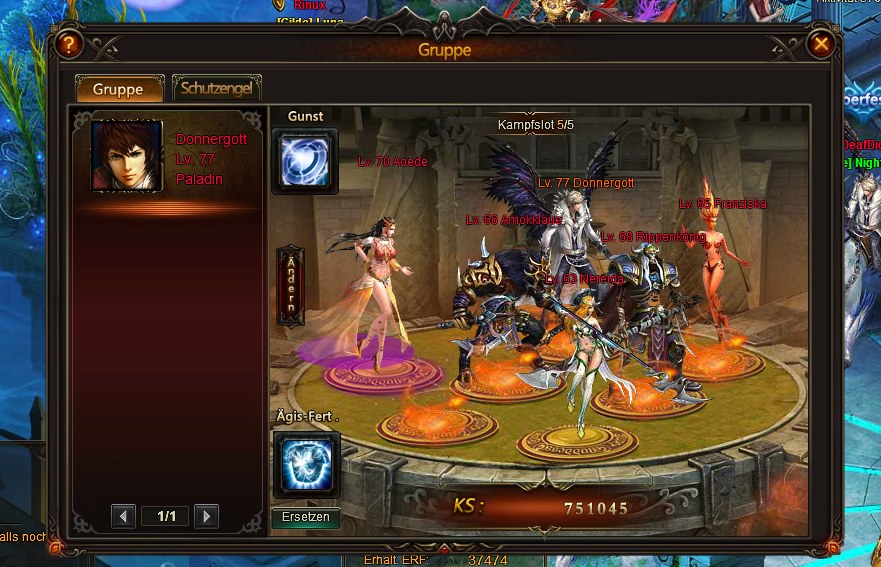Switch to the Schutzengel tab
Screen dimensions: 881x567
(x=217, y=88)
